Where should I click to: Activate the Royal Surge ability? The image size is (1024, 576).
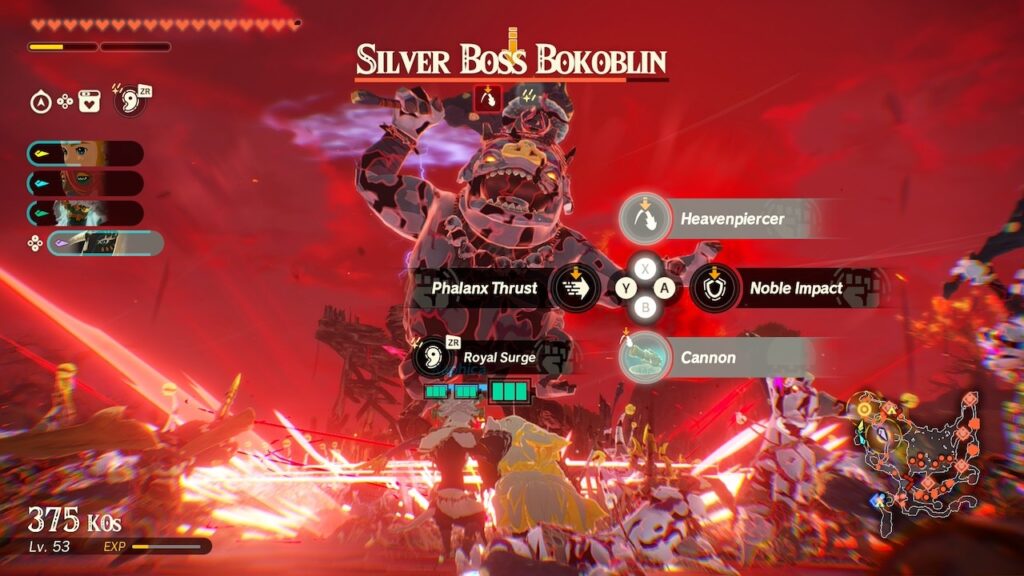click(432, 356)
